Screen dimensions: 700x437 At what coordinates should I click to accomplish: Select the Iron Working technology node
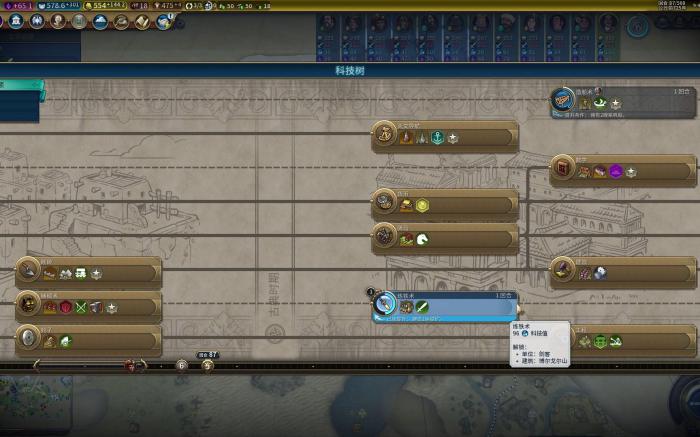click(445, 306)
